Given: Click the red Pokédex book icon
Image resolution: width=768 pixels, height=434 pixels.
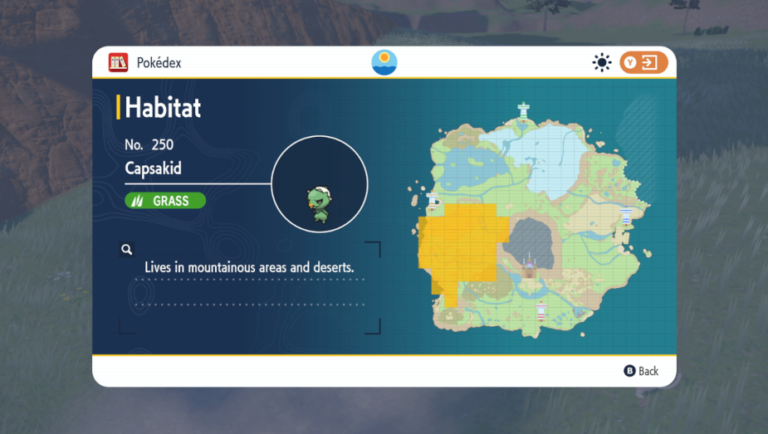Looking at the screenshot, I should 118,63.
